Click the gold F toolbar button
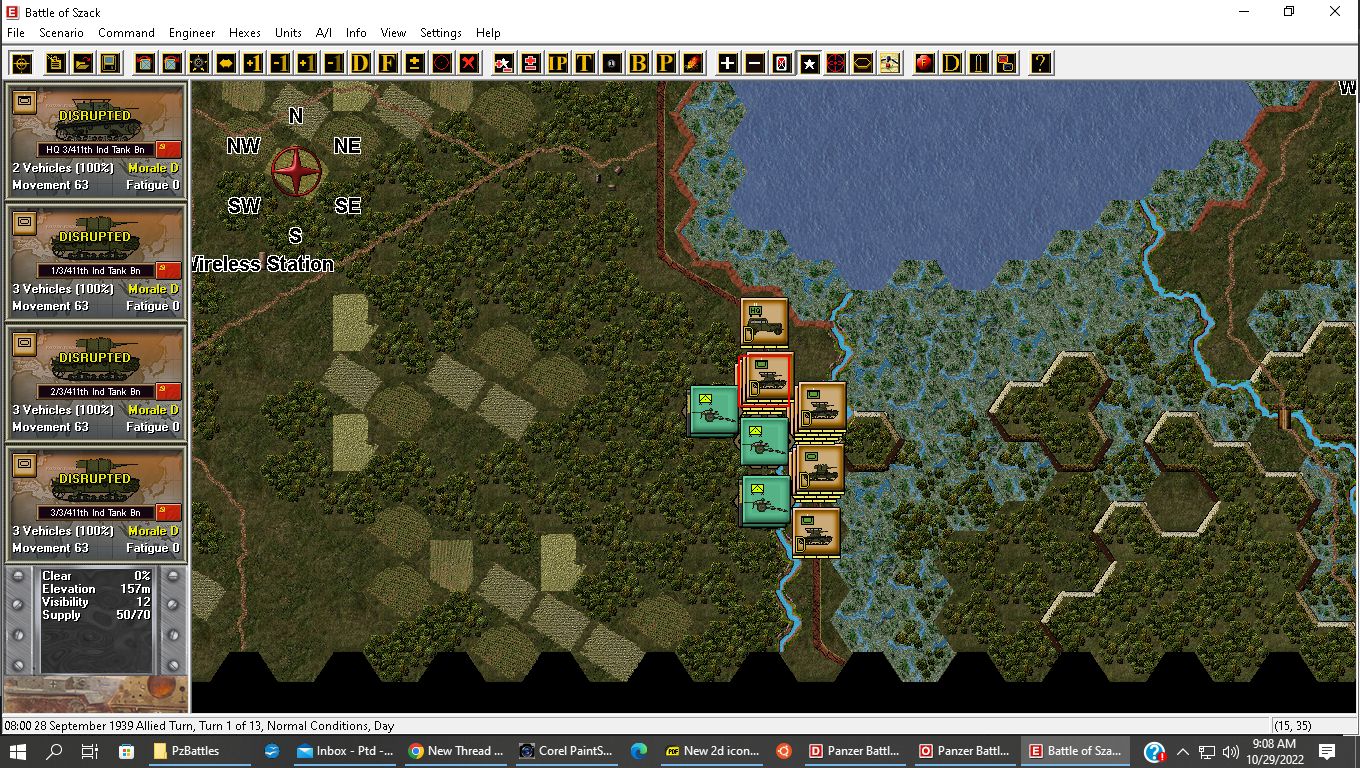Viewport: 1360px width, 768px height. [387, 64]
